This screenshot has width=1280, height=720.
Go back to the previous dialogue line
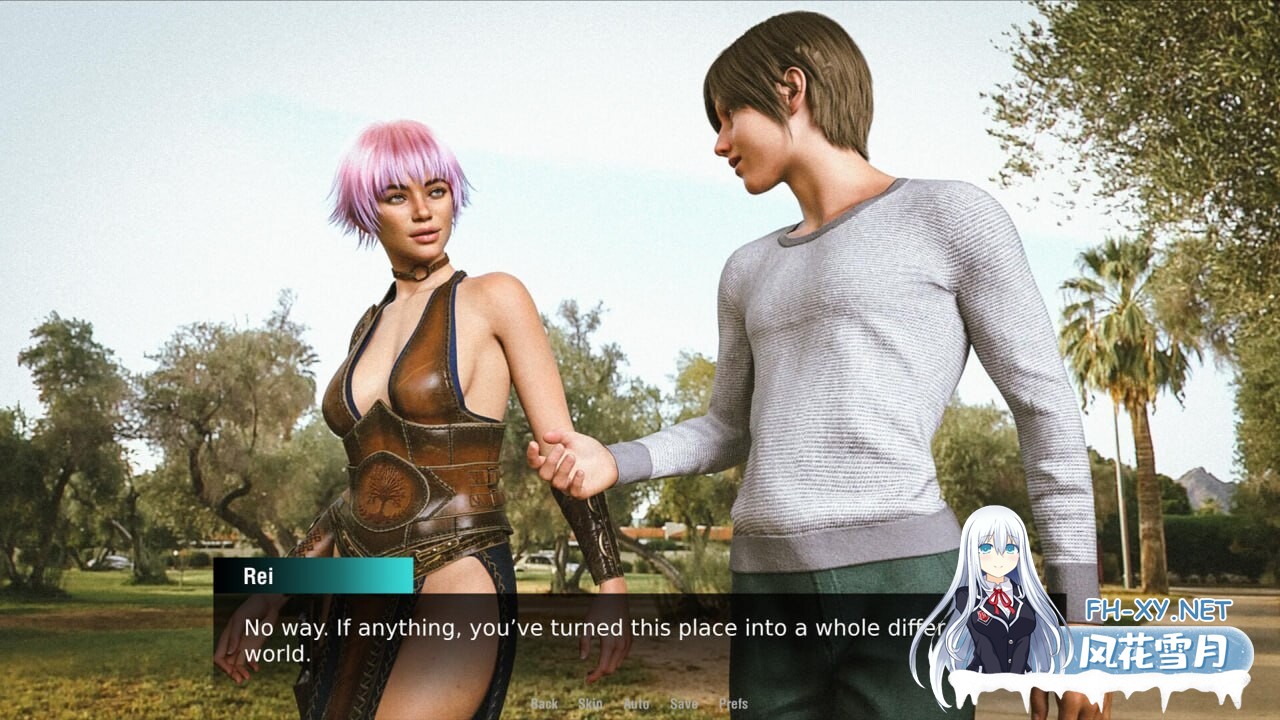[x=544, y=704]
